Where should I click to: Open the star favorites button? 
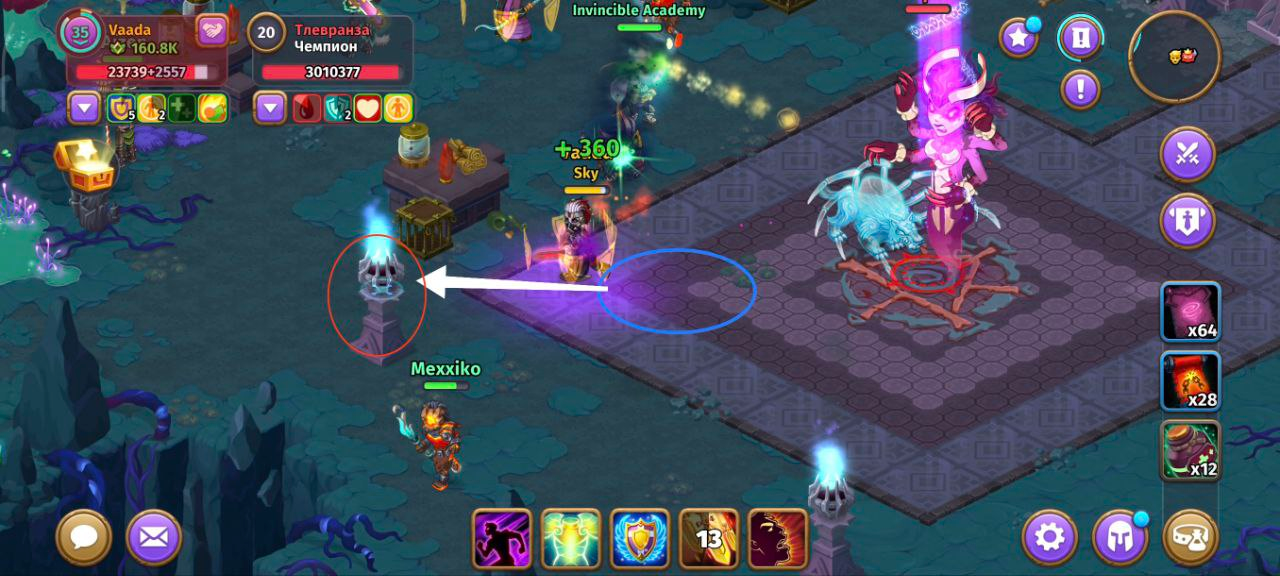pos(1019,38)
